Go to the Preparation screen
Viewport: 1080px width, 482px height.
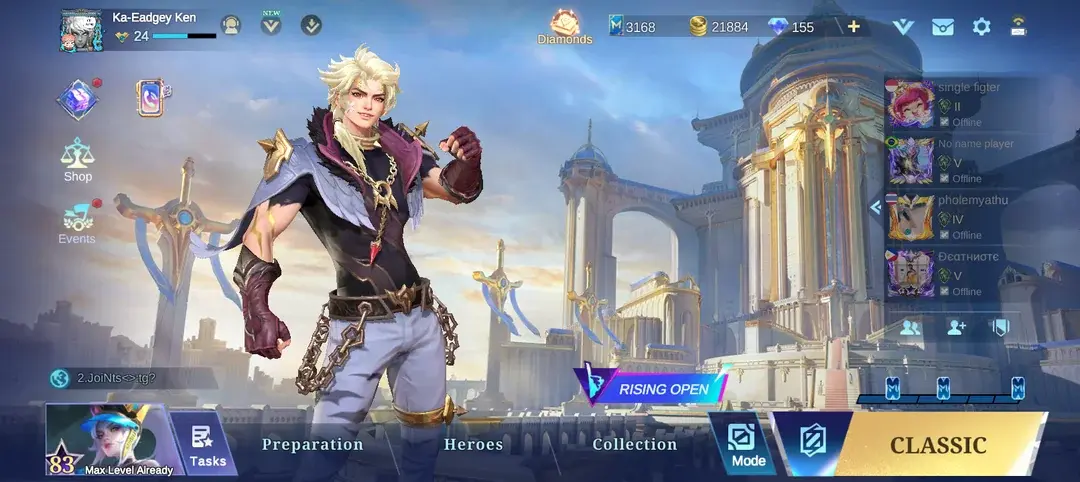312,444
